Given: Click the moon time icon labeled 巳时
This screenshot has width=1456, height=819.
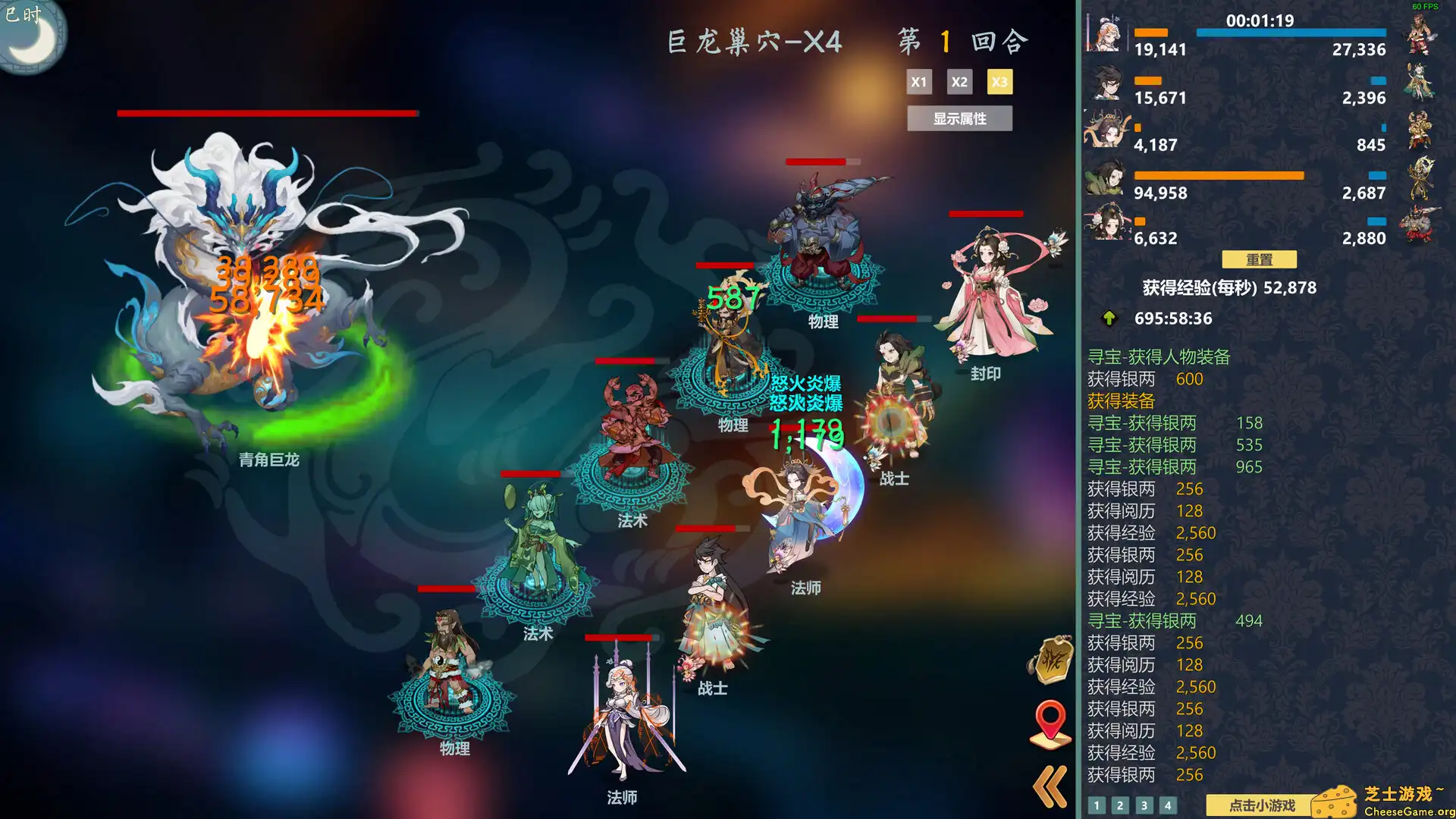Looking at the screenshot, I should [32, 32].
